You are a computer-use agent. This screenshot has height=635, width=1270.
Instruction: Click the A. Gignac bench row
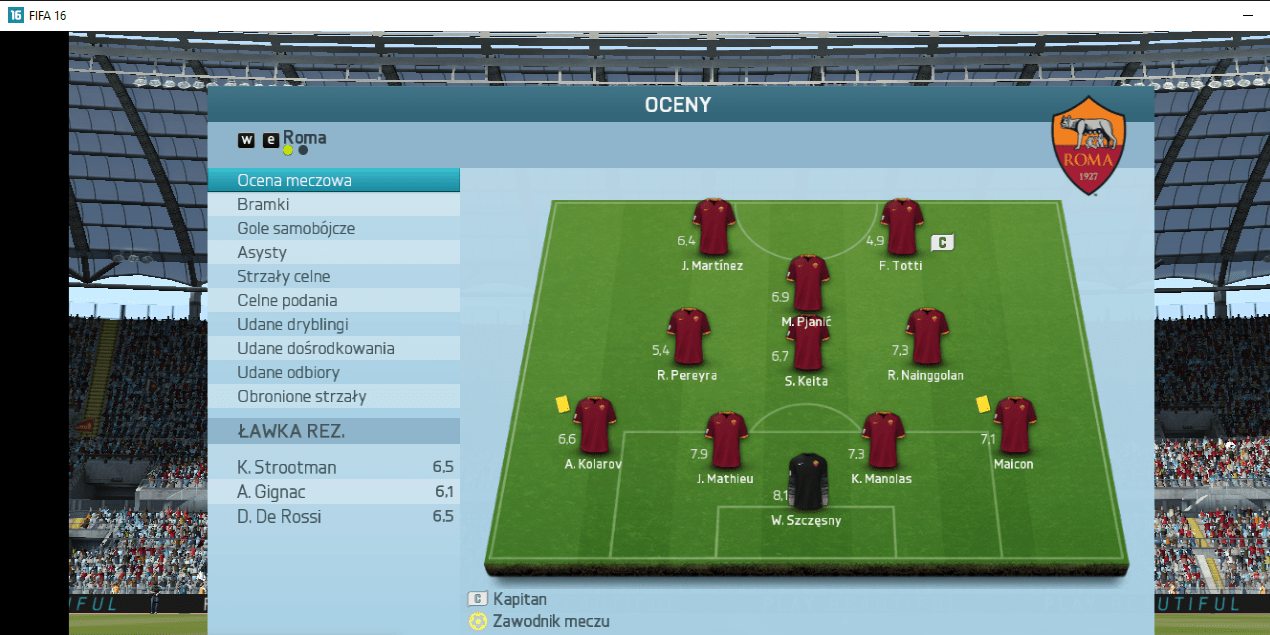(333, 492)
